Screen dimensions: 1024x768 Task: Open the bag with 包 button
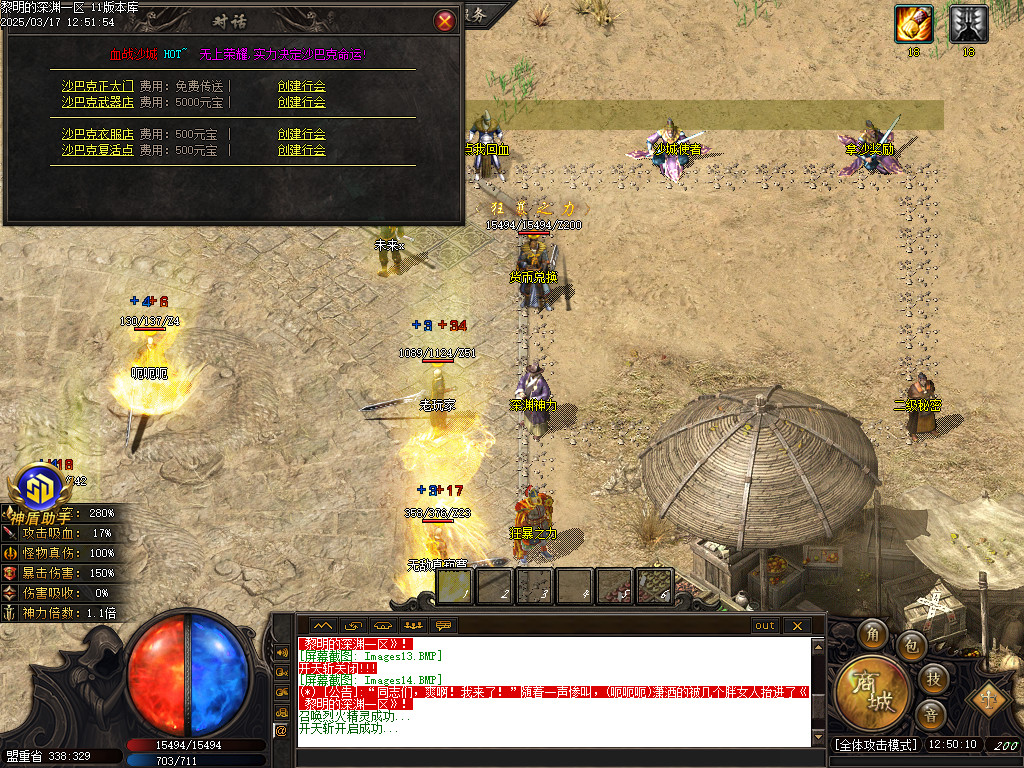point(910,645)
